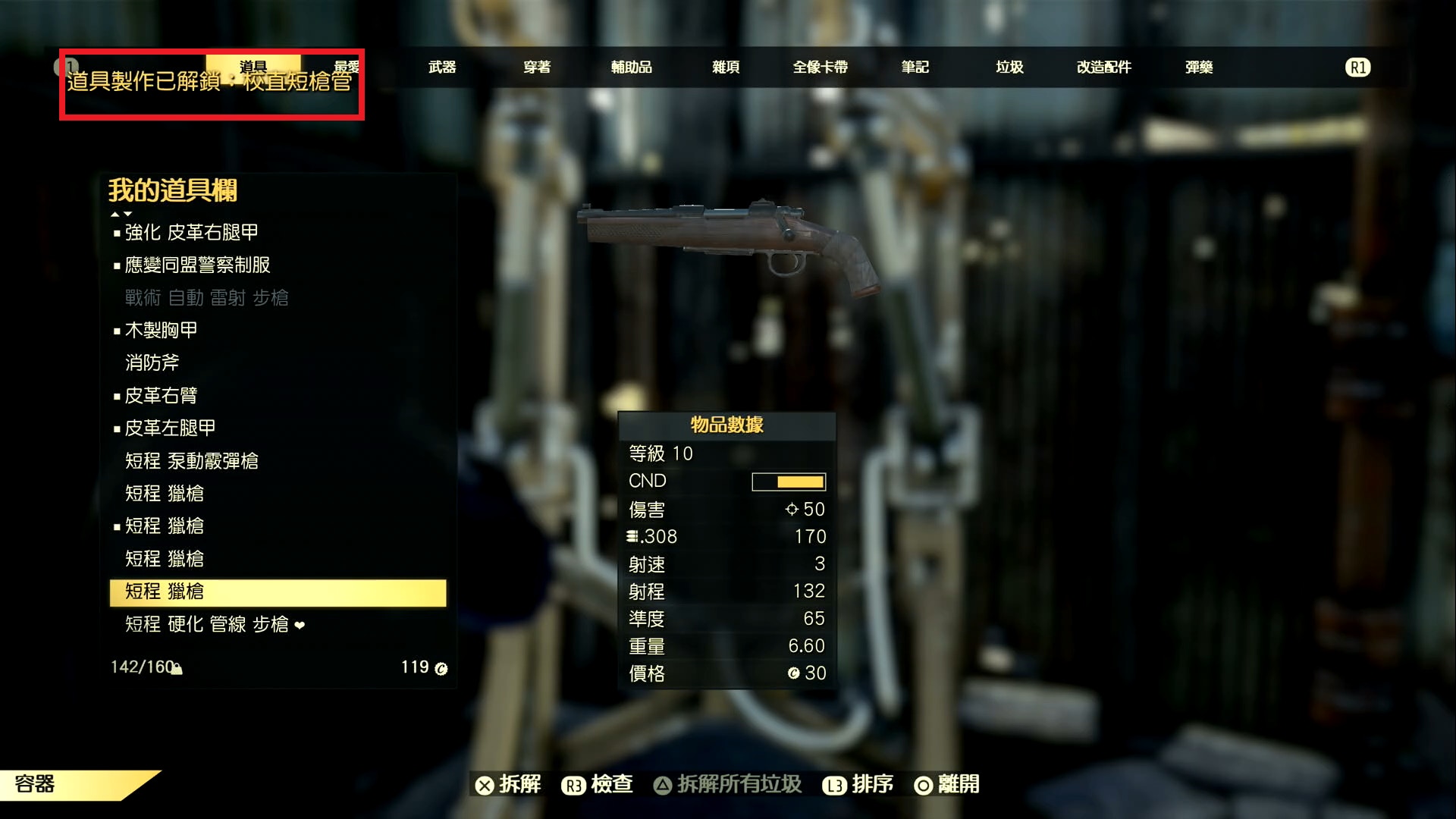This screenshot has width=1456, height=819.
Task: Select the 皮革左腿甲 entry
Action: [170, 428]
